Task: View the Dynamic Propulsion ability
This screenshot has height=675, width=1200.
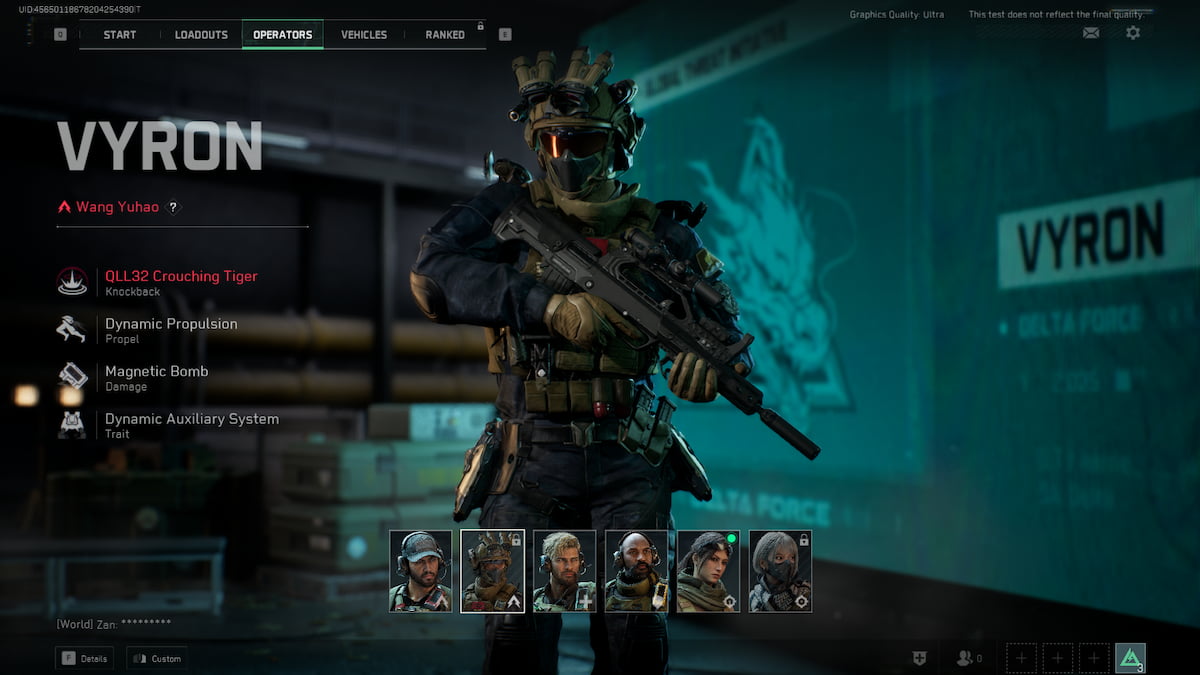Action: pyautogui.click(x=170, y=329)
